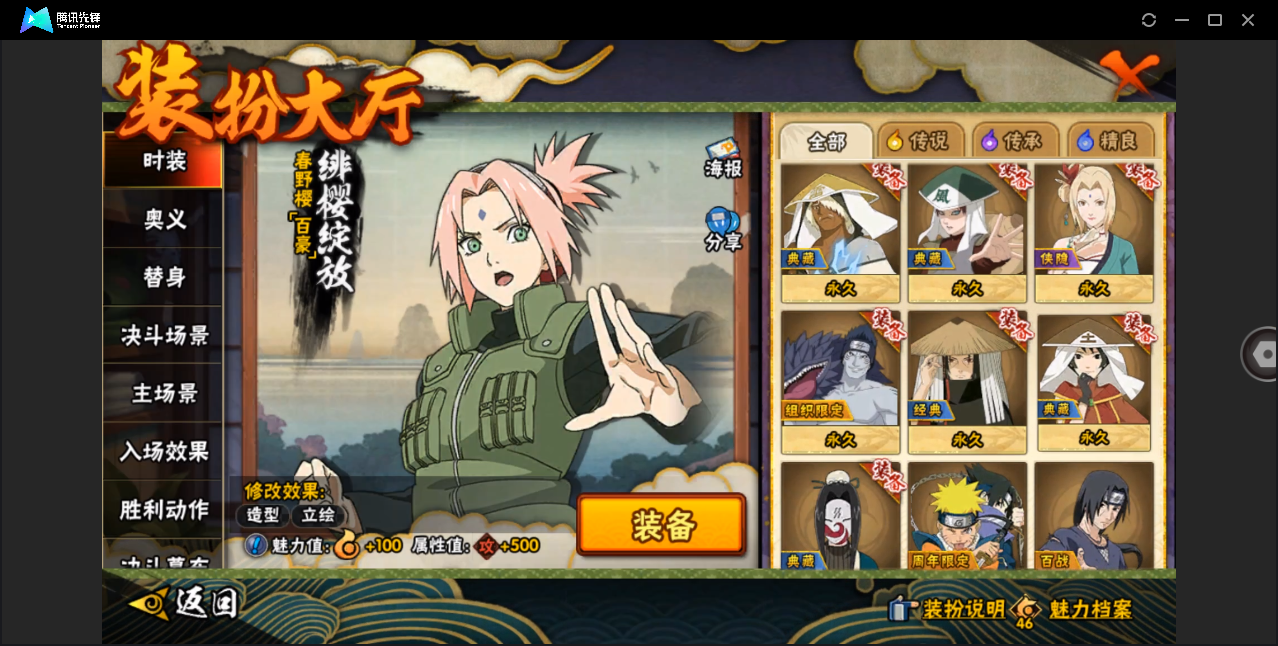Open the 决斗场景 category
Screen dimensions: 1278x646
[x=163, y=335]
